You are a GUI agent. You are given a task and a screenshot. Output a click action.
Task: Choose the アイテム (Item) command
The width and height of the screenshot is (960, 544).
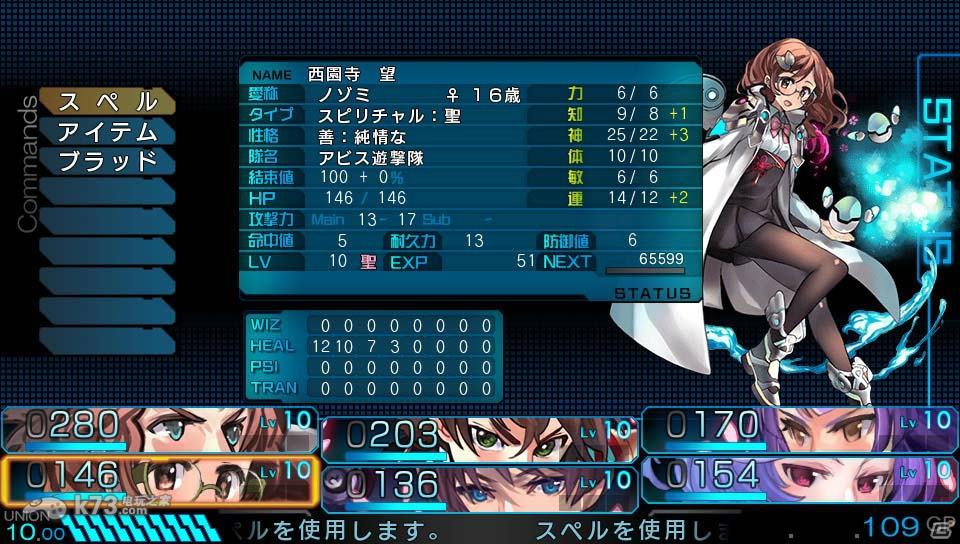tap(107, 131)
